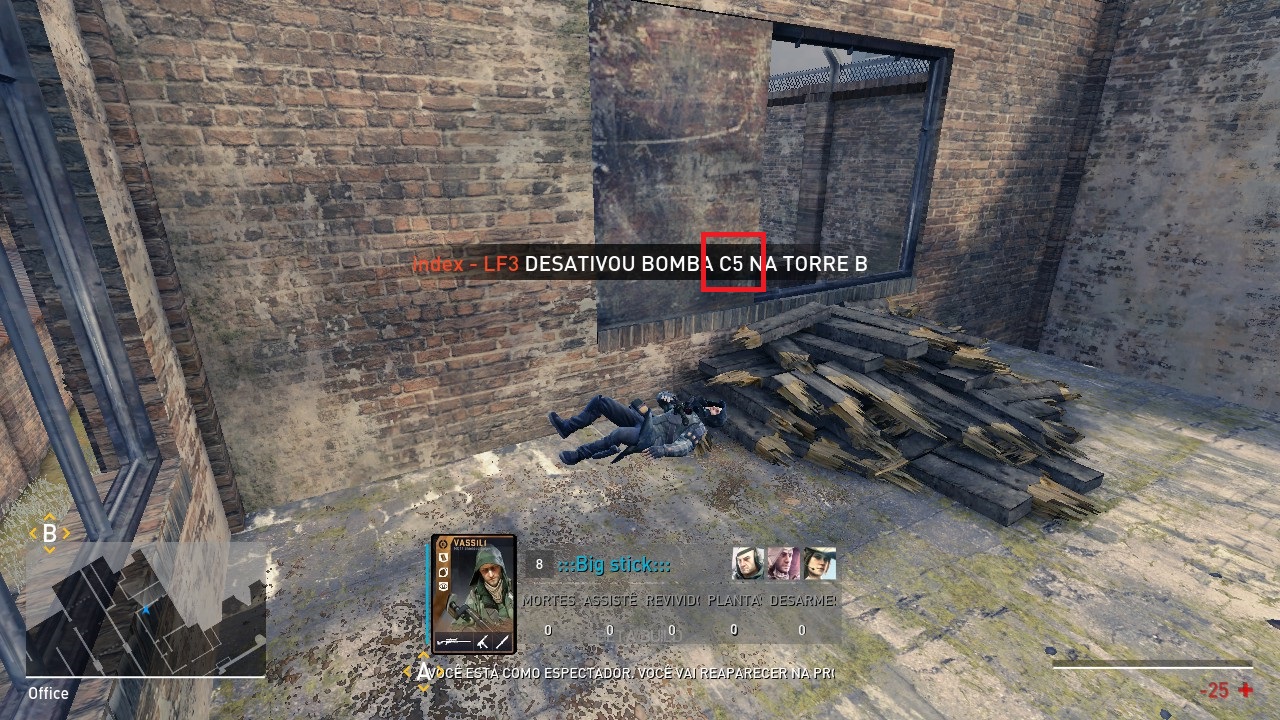This screenshot has width=1280, height=720.
Task: Click the knife icon on Vassili's card
Action: click(501, 640)
